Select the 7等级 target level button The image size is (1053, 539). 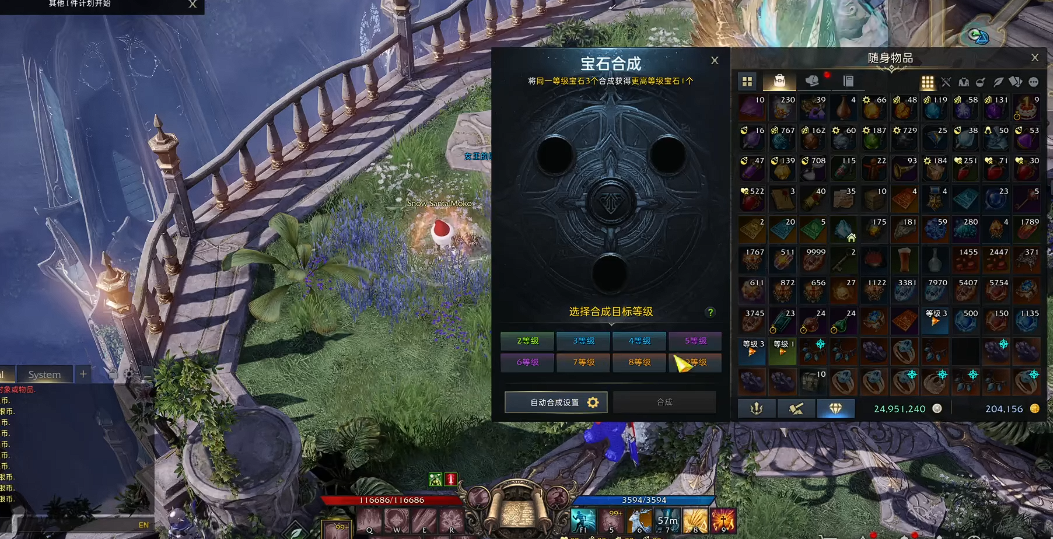(x=583, y=362)
